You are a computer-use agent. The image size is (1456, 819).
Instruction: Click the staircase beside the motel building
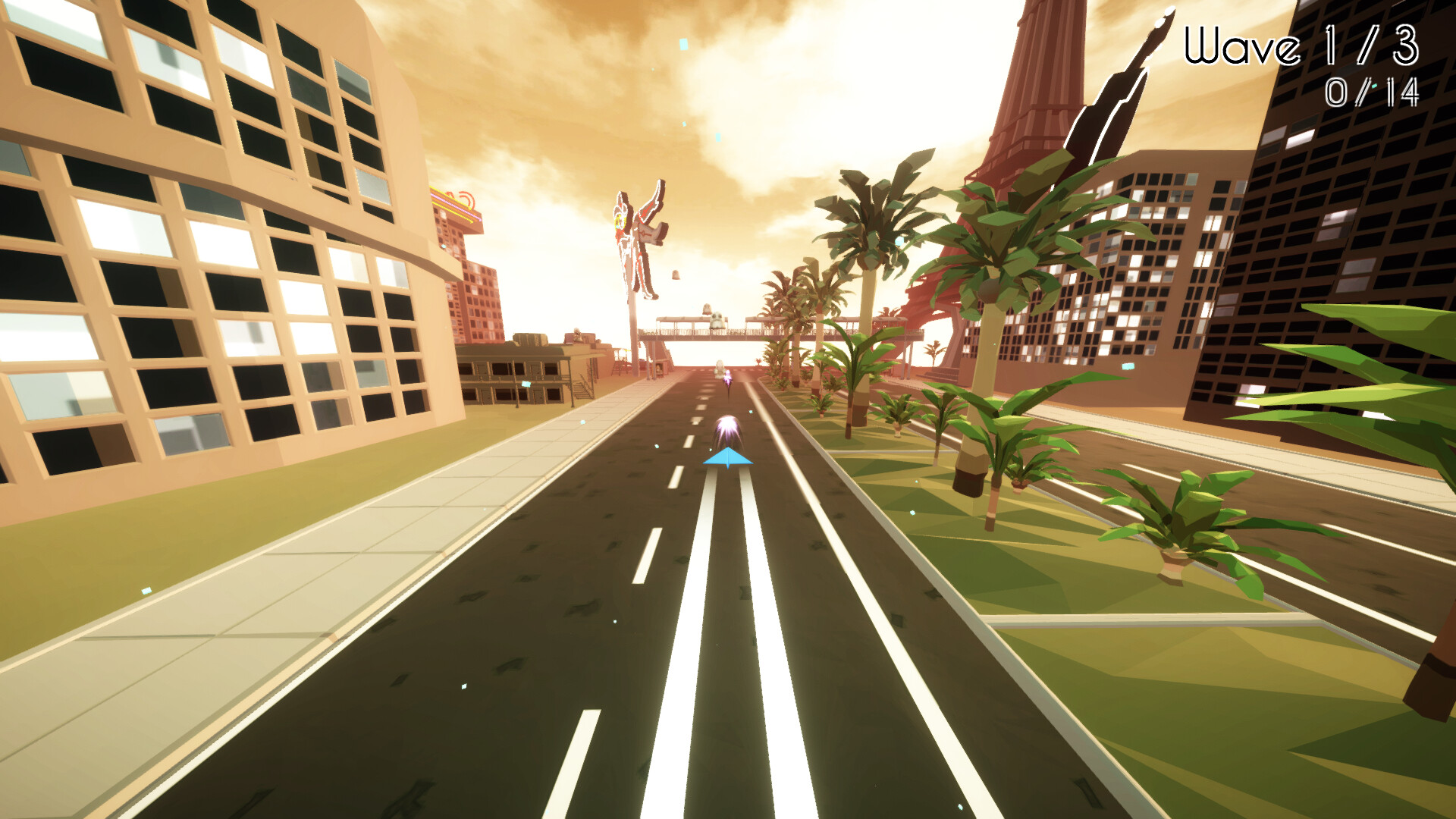582,389
